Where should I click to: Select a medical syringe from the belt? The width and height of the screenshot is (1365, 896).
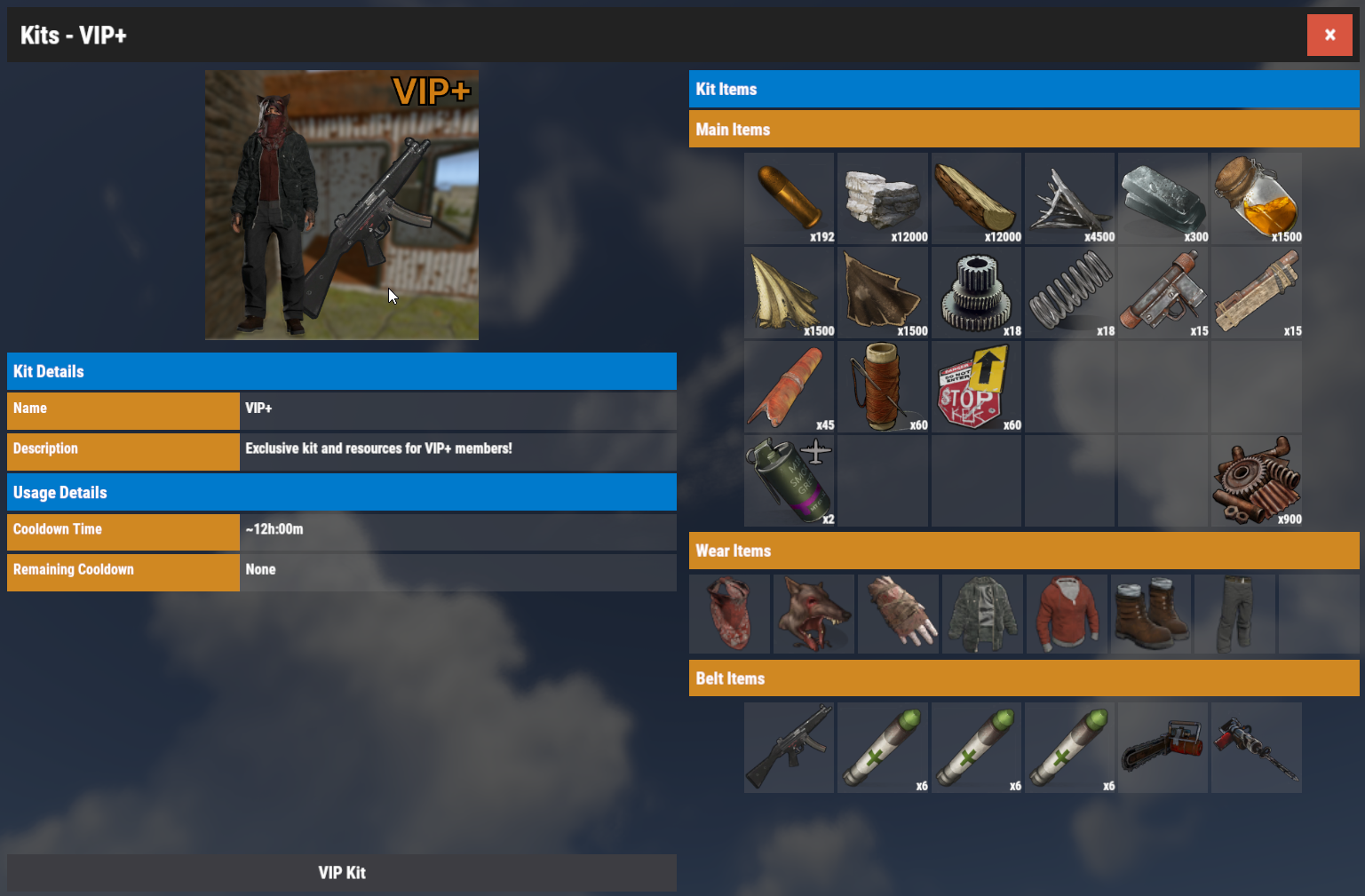(x=883, y=747)
